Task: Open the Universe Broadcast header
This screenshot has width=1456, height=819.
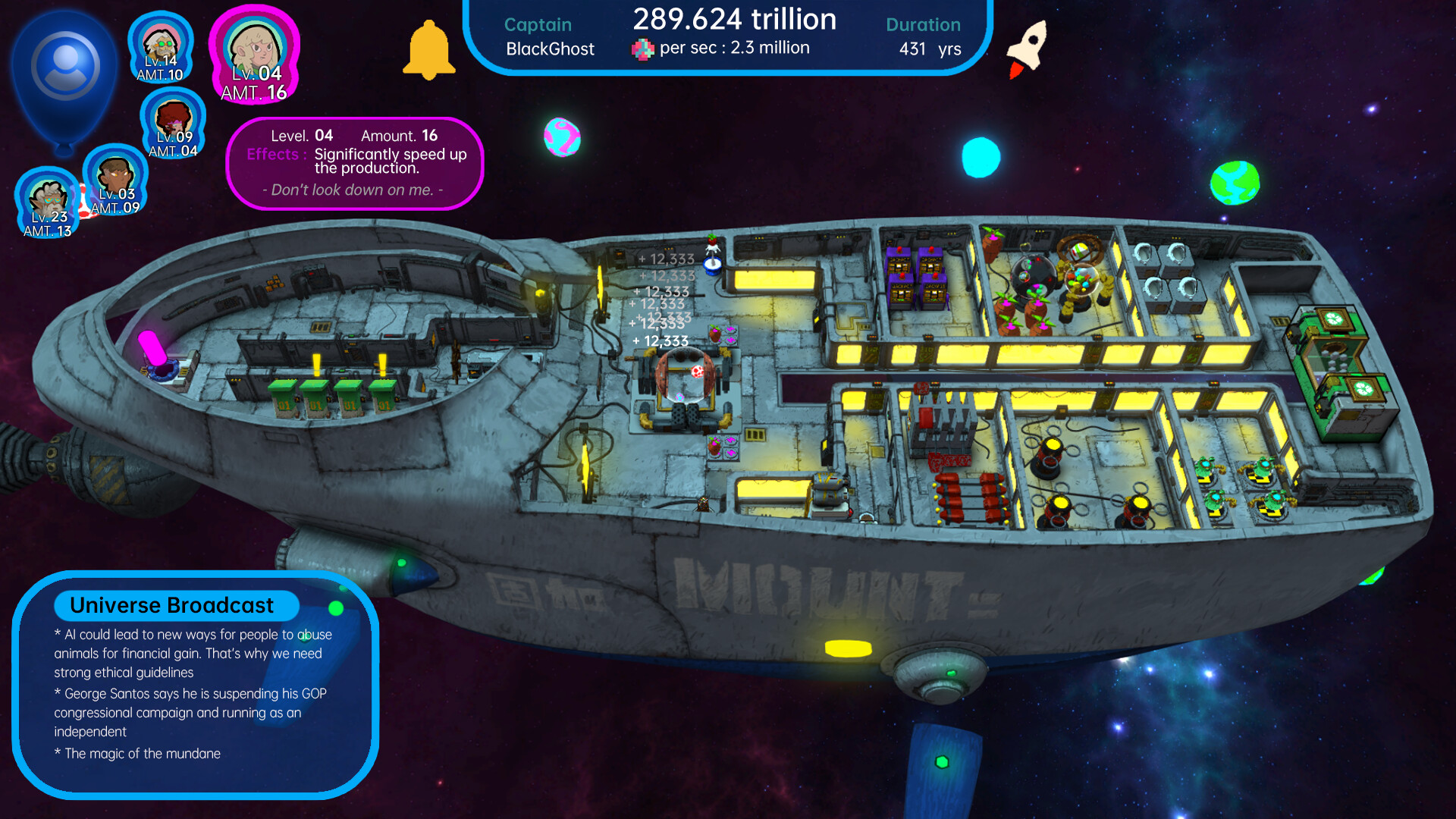Action: [171, 605]
